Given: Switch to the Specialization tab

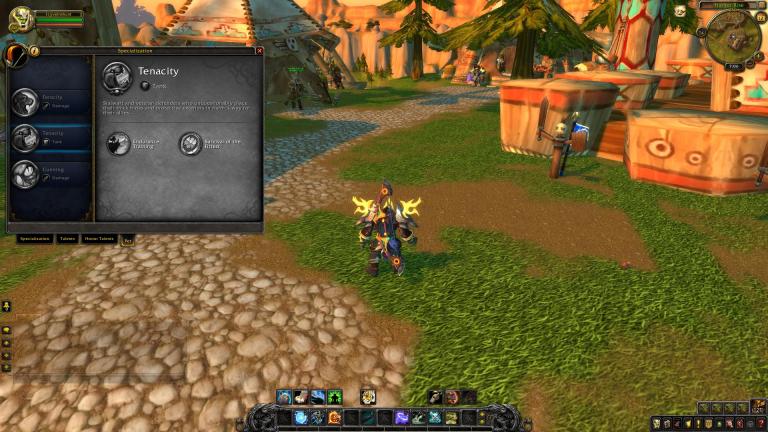Looking at the screenshot, I should [34, 239].
